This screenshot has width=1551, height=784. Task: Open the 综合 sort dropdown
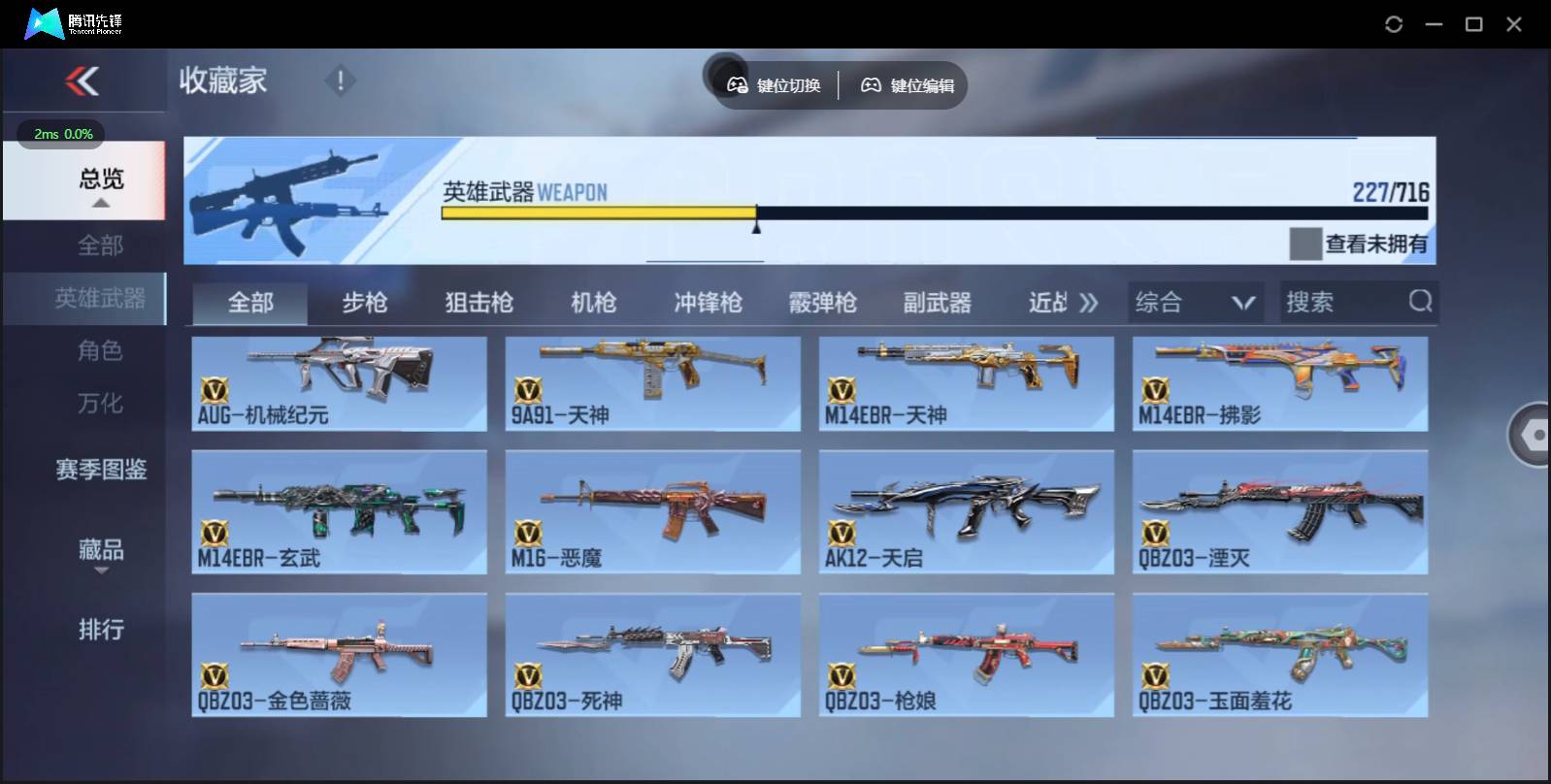pos(1195,302)
